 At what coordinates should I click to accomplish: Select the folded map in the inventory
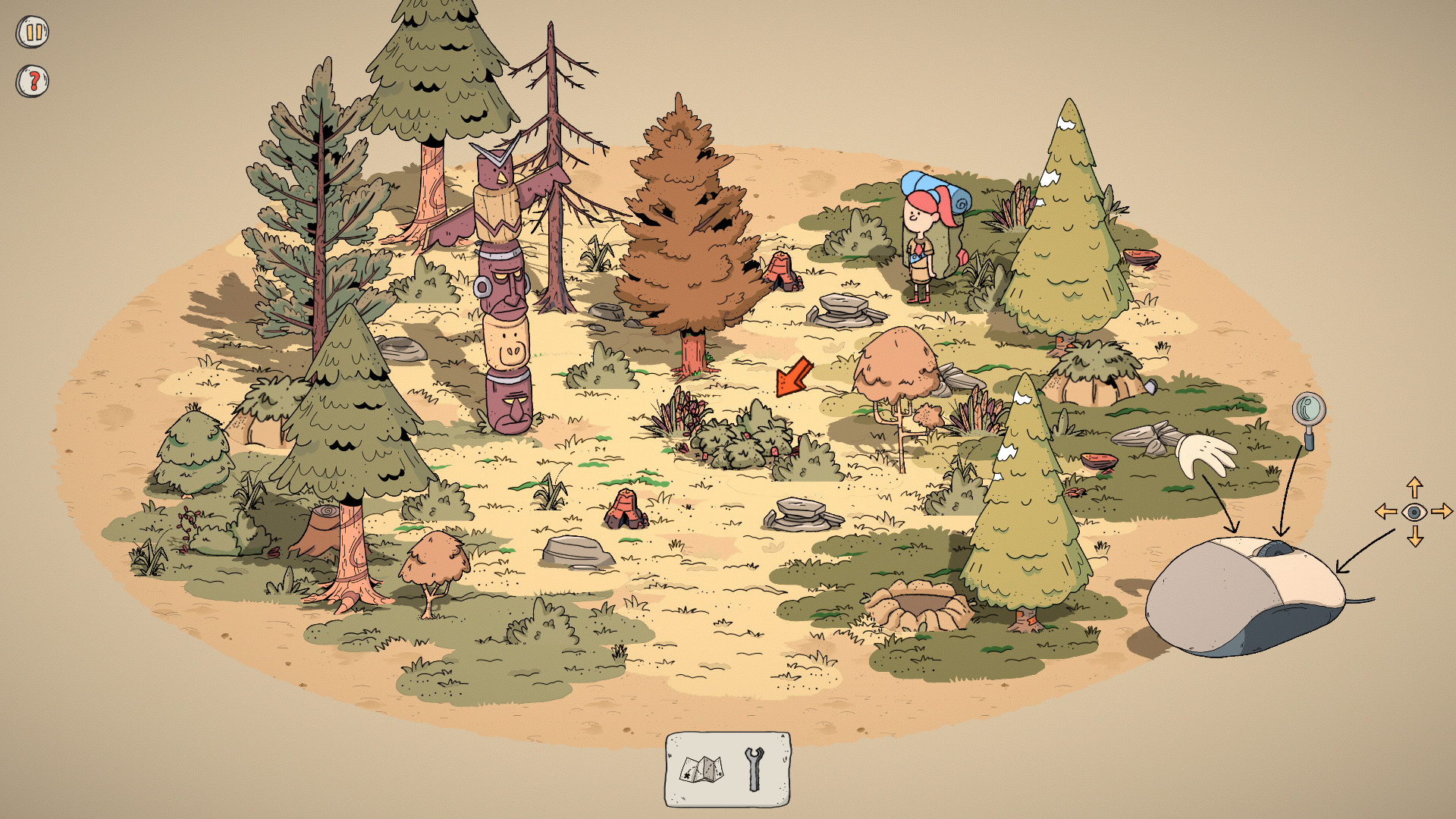pyautogui.click(x=701, y=770)
